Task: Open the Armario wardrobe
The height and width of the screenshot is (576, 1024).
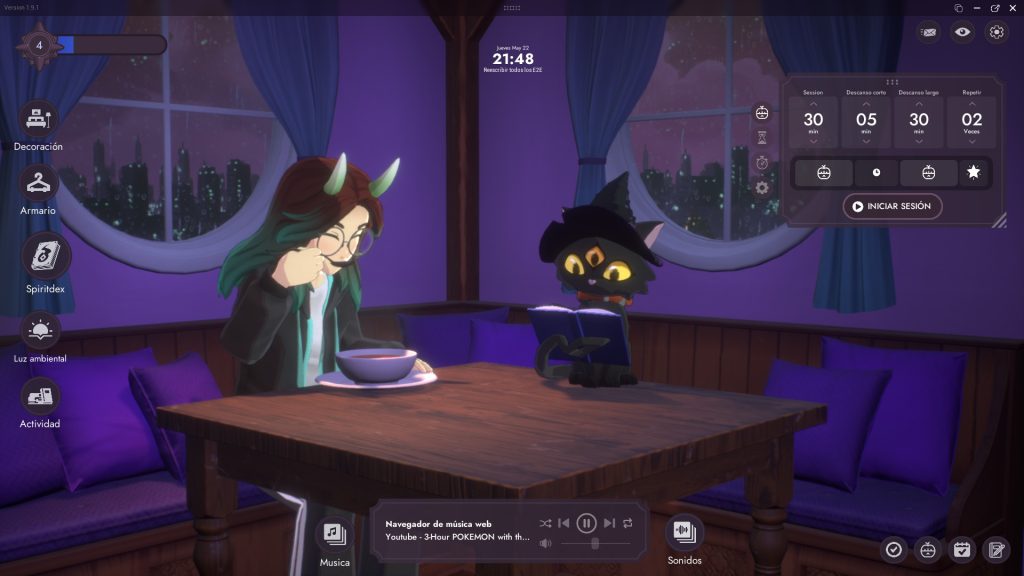Action: [x=38, y=183]
